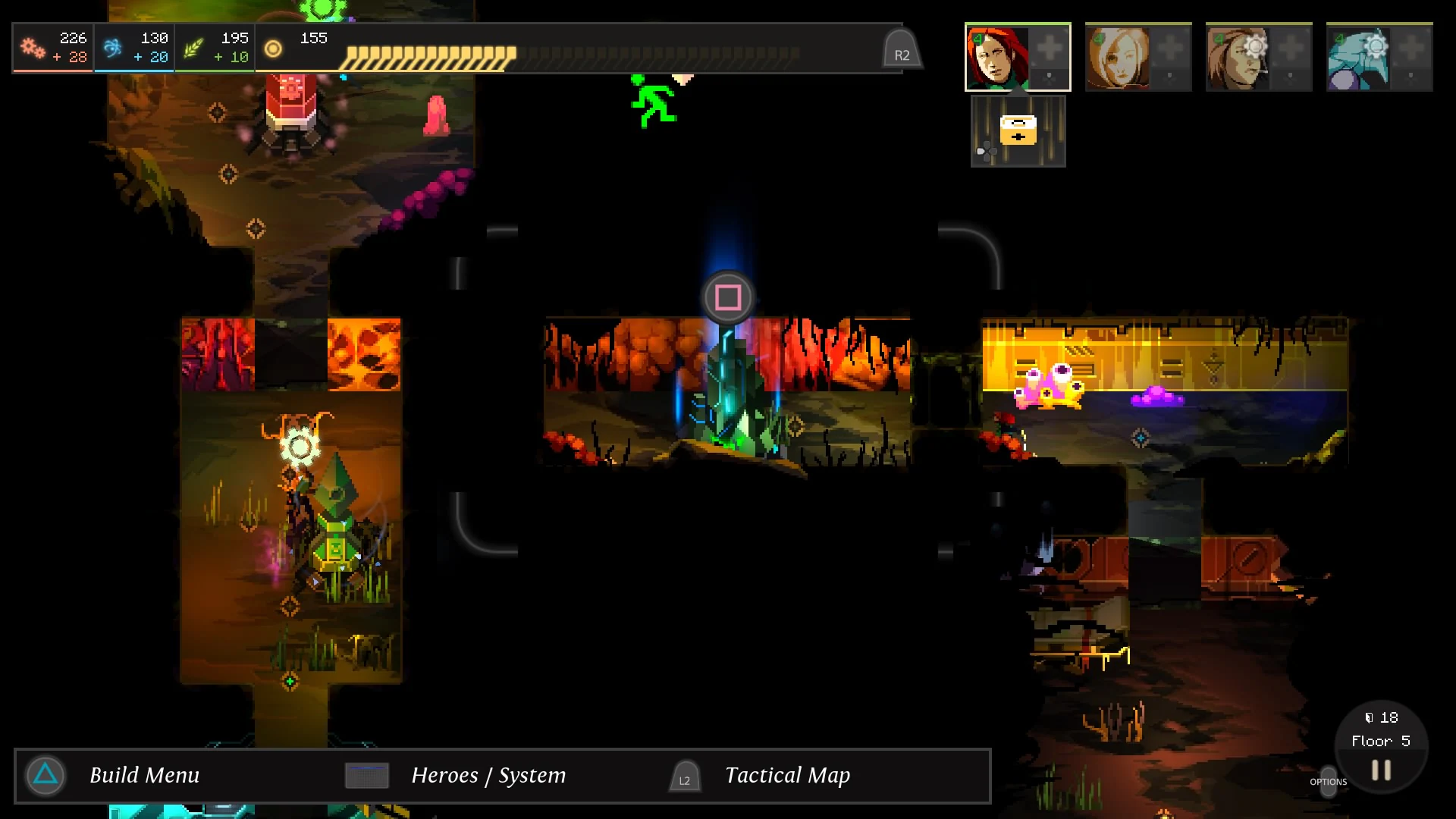Open the Tactical Map with L2
Image resolution: width=1456 pixels, height=819 pixels.
click(x=684, y=777)
